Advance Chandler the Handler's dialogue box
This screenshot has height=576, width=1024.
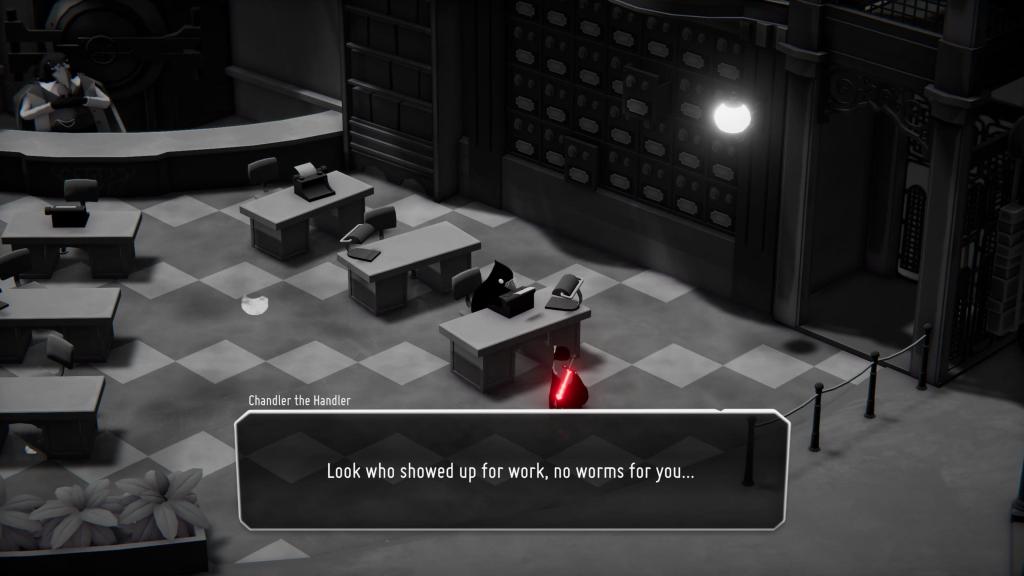pos(511,470)
